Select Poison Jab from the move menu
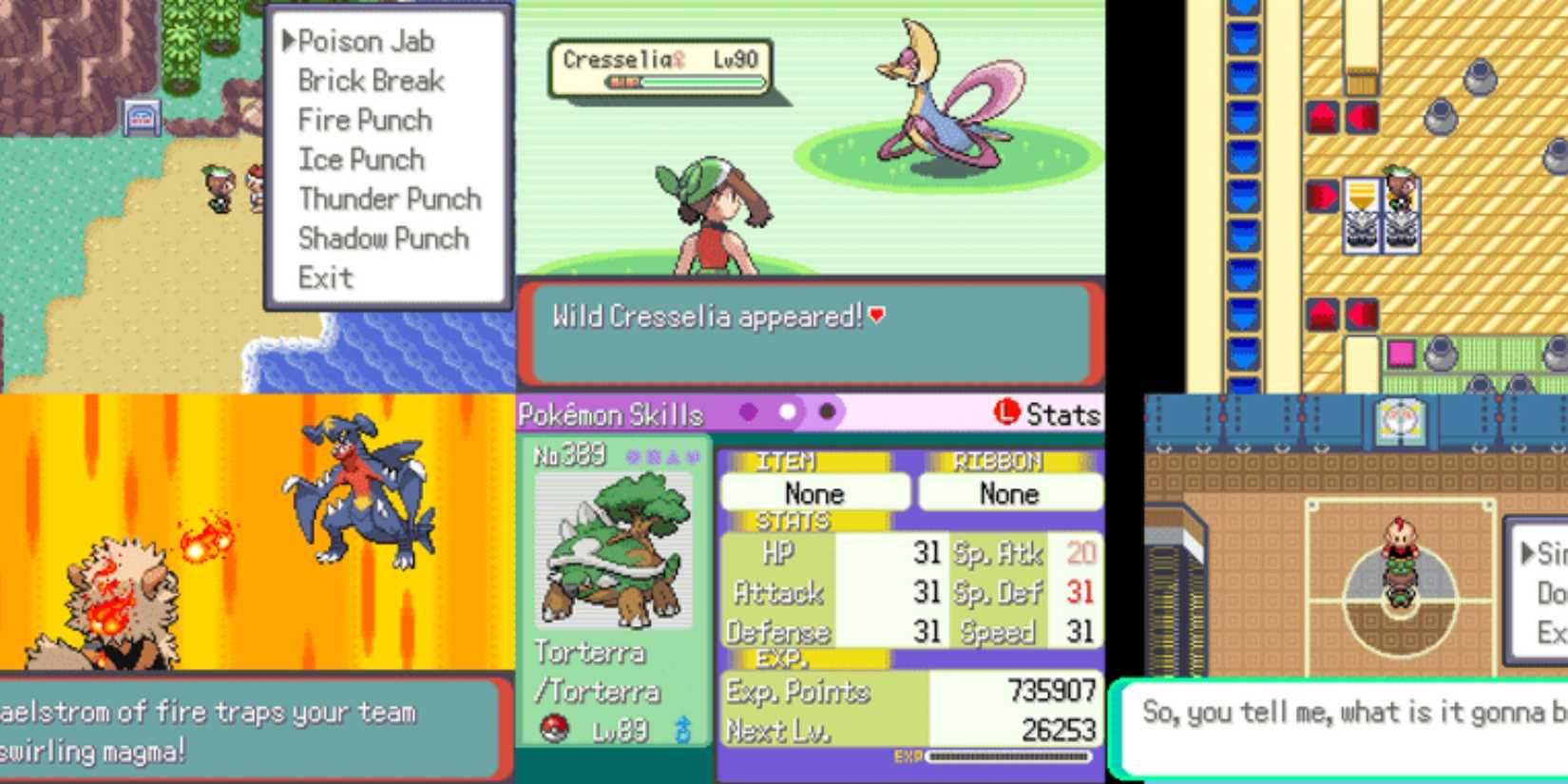This screenshot has width=1568, height=784. [366, 41]
